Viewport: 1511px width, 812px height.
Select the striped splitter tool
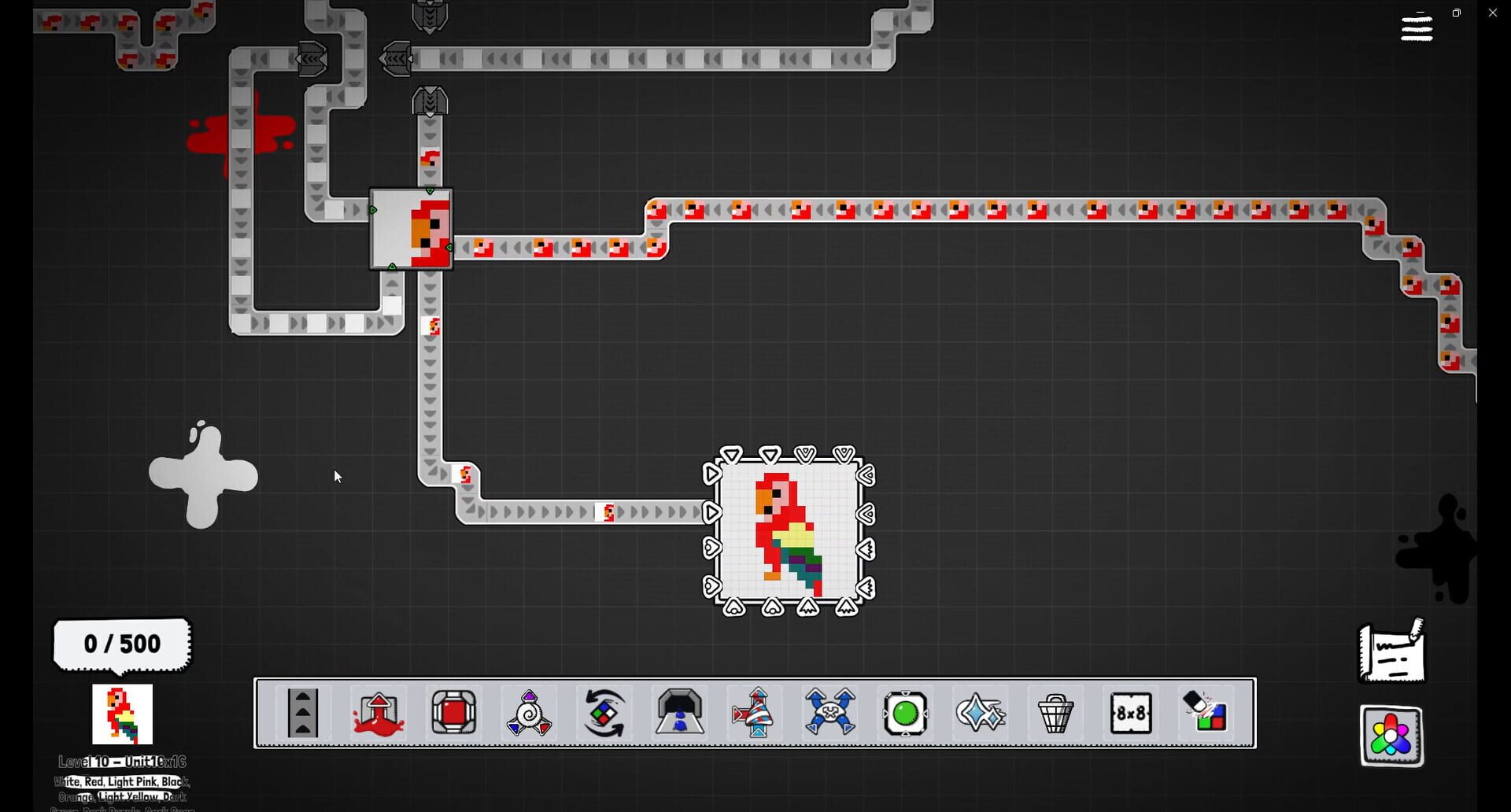coord(755,714)
